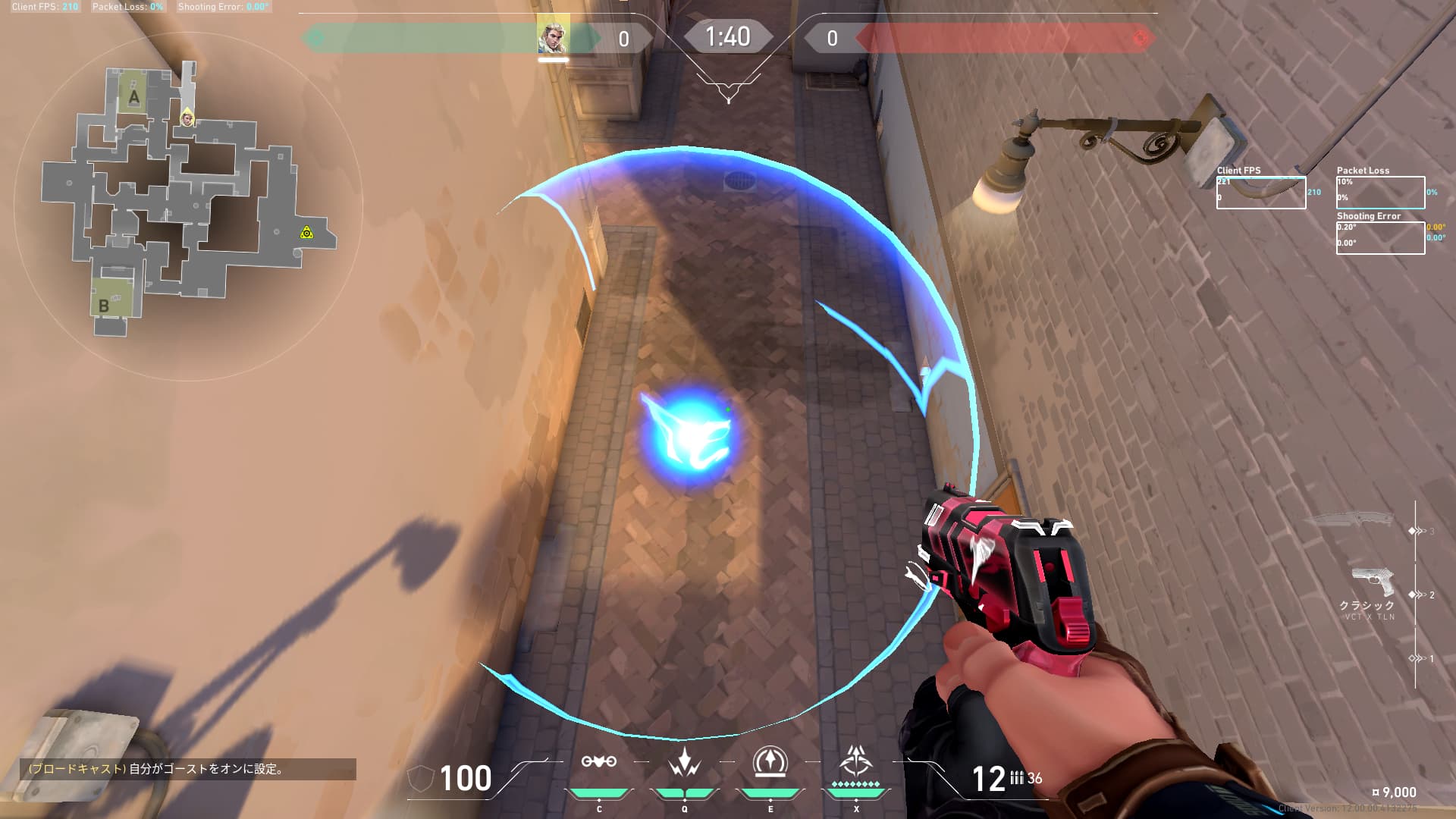
Task: Click the Packet Loss graph panel
Action: pos(1380,193)
